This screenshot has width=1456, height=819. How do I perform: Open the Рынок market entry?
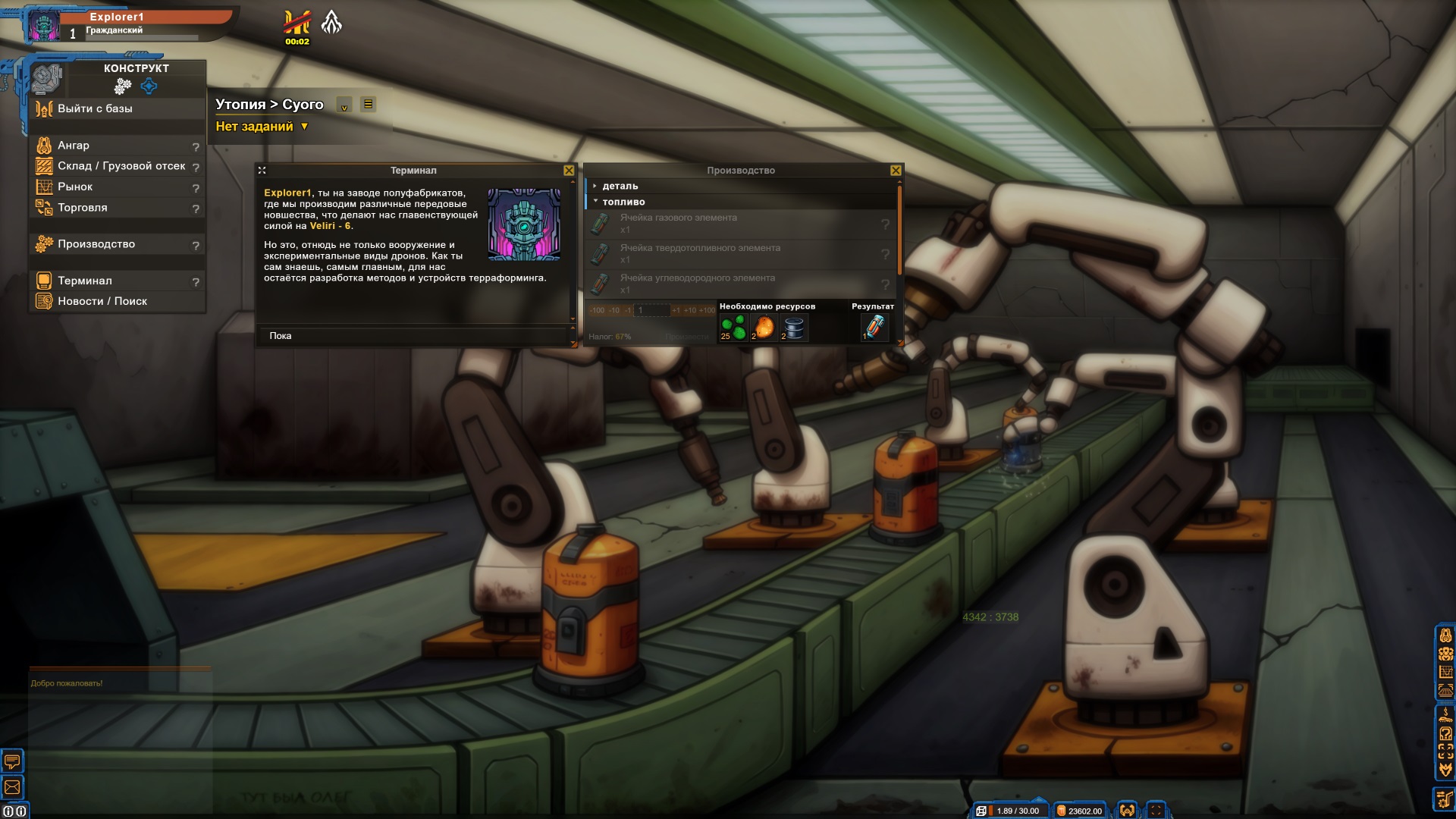[75, 187]
